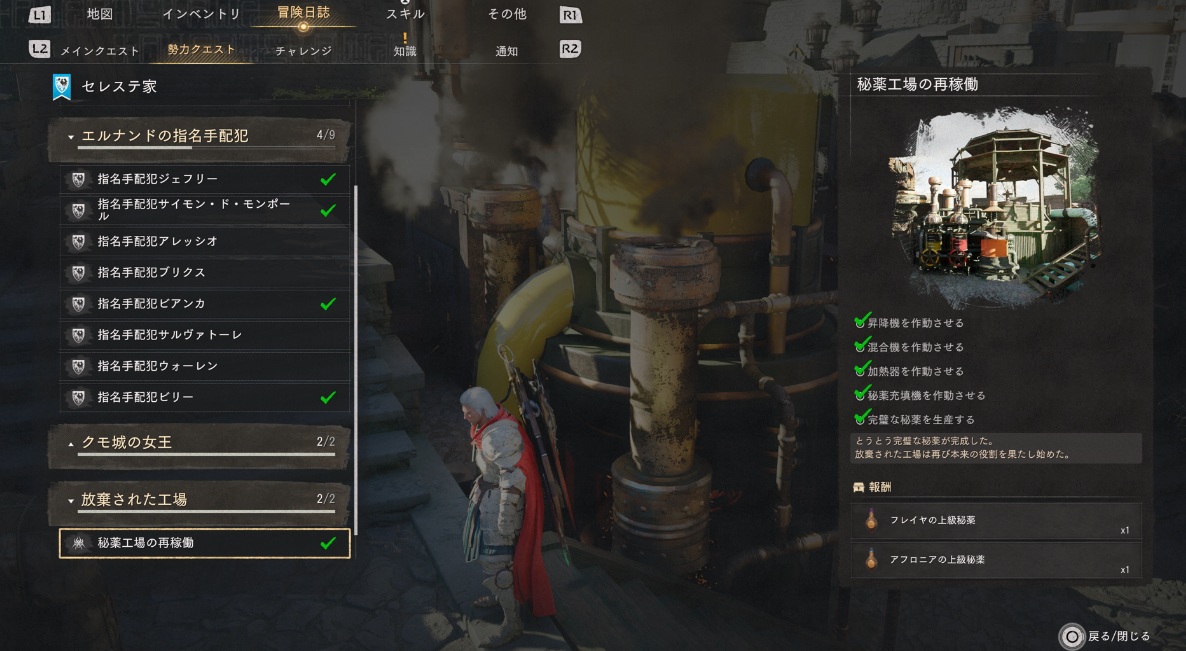Click the フレイヤの上級秘薬 reward item

pos(996,521)
